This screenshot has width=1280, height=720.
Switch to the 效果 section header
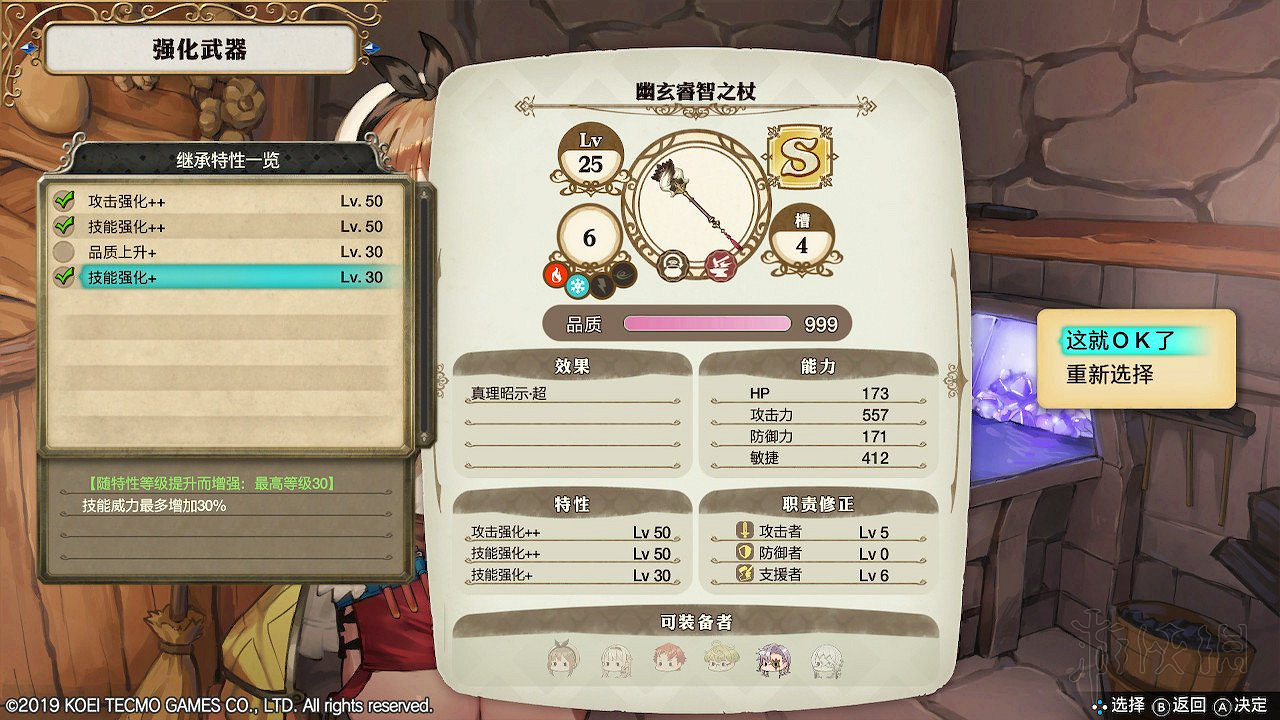(572, 364)
